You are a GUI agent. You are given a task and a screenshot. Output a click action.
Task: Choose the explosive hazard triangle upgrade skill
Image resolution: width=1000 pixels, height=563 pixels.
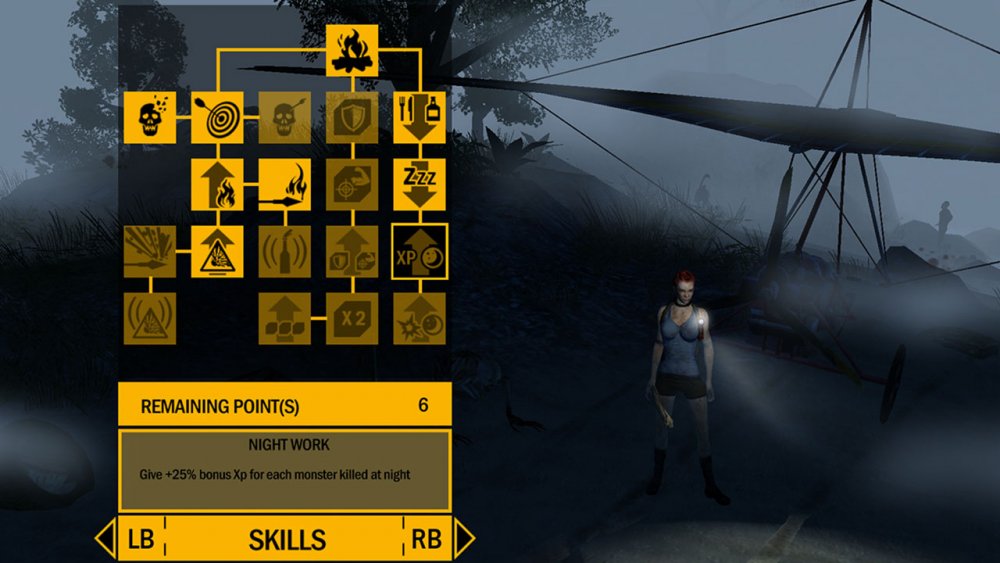click(x=217, y=251)
